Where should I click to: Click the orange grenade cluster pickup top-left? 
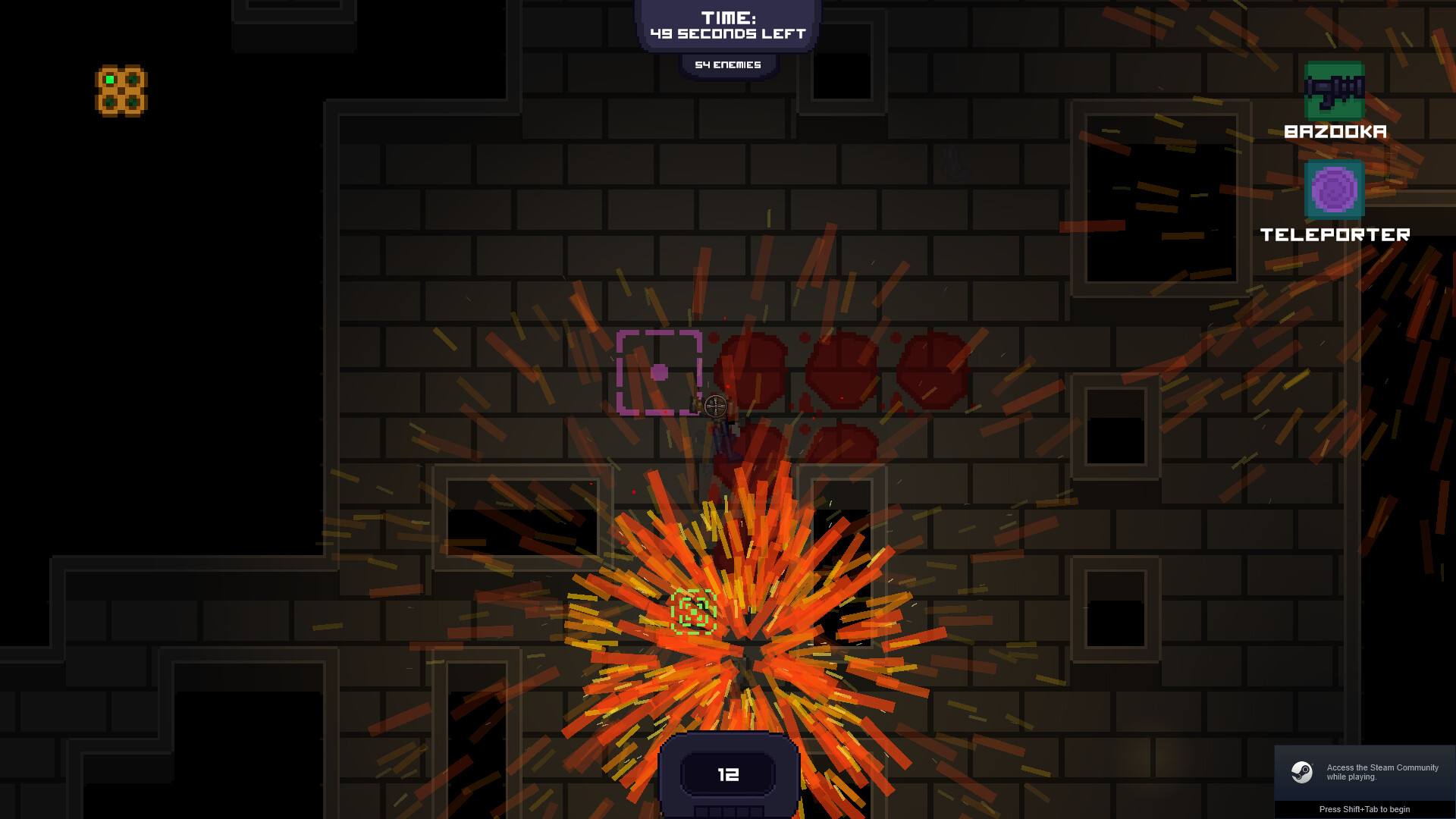121,89
